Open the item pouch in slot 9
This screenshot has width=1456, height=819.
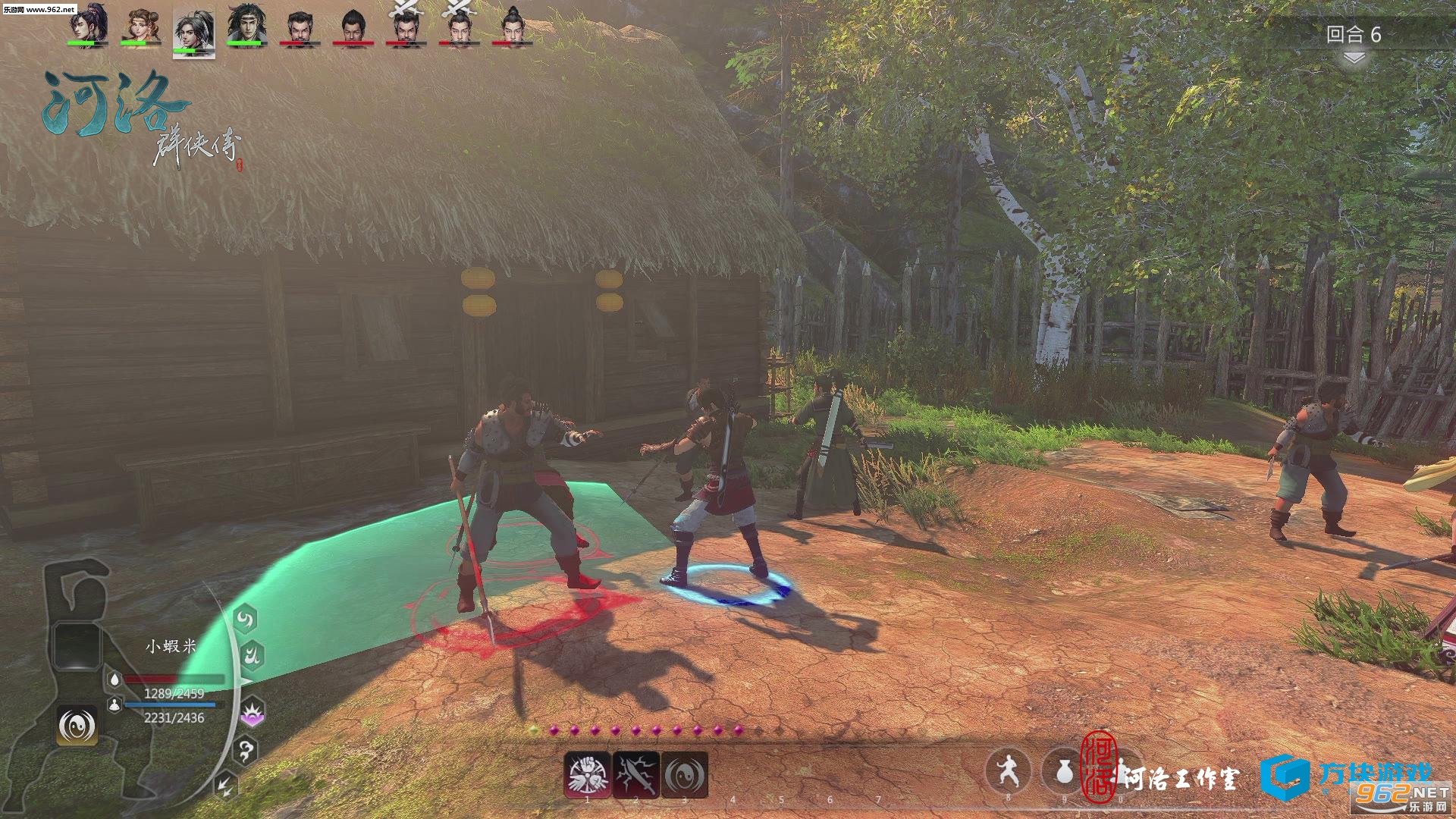coord(1064,771)
